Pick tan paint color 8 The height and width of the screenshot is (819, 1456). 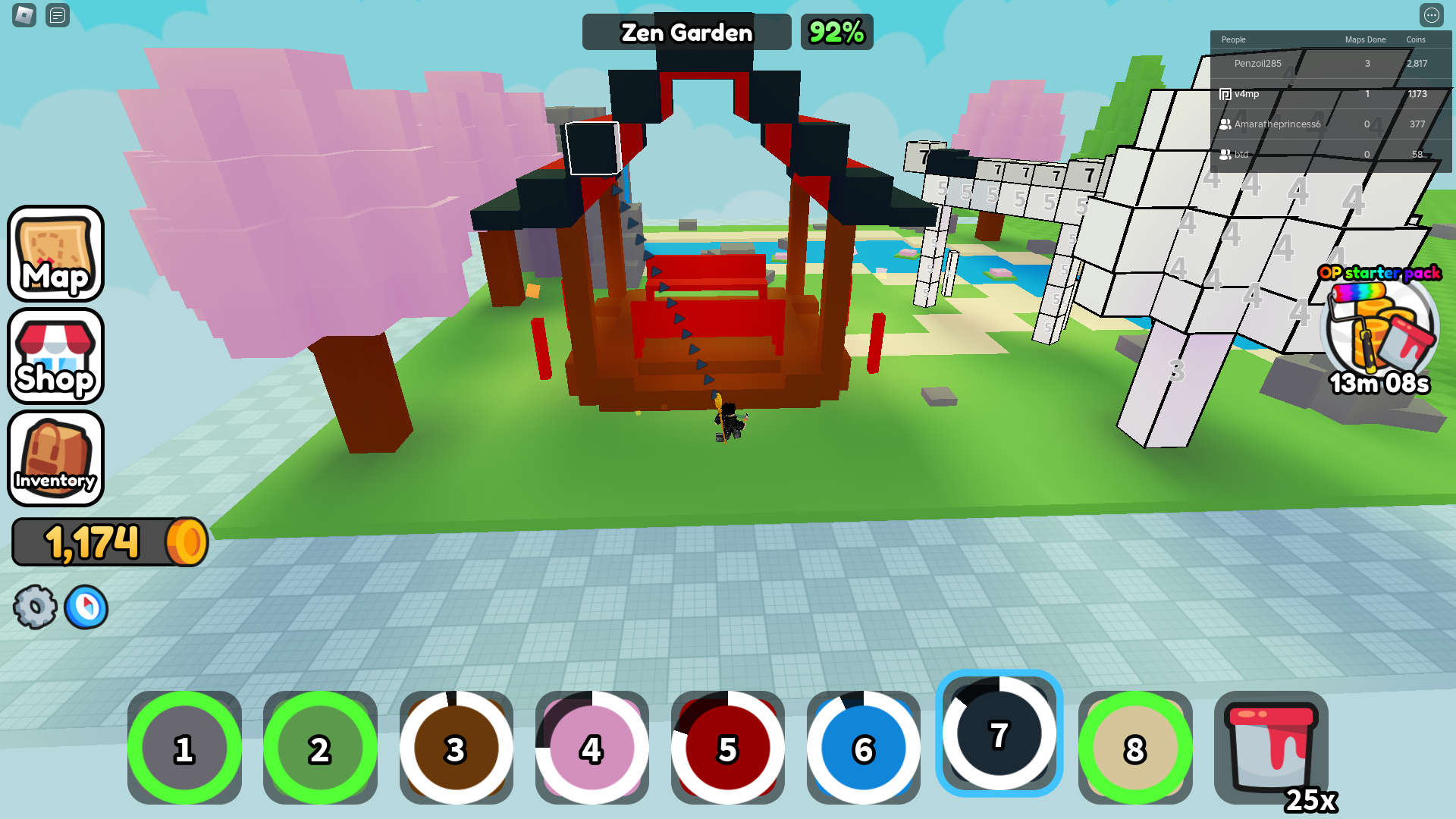pos(1134,748)
